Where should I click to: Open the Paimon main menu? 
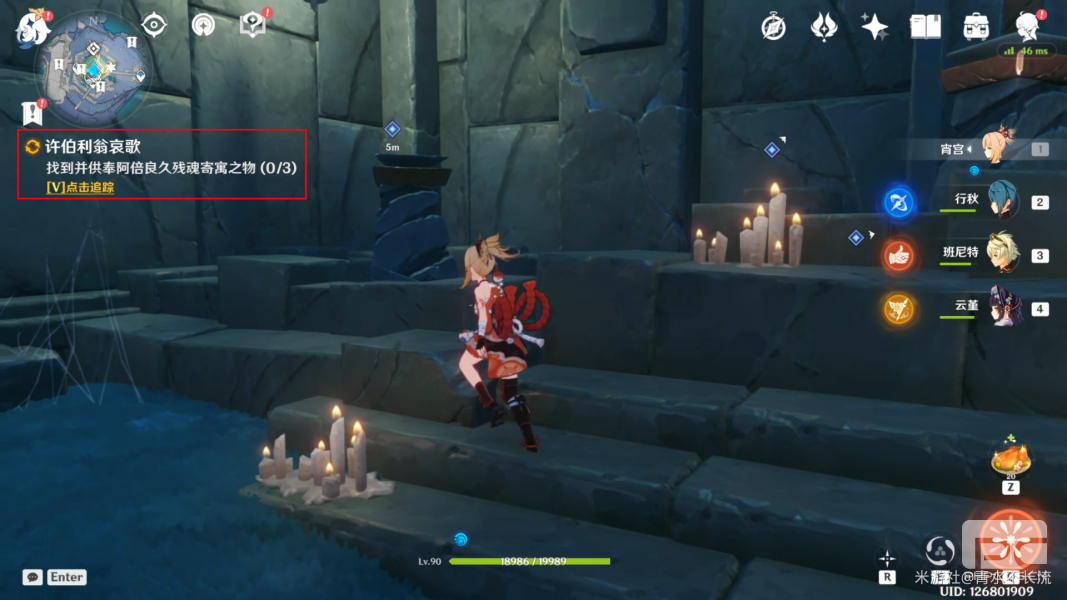click(x=32, y=27)
